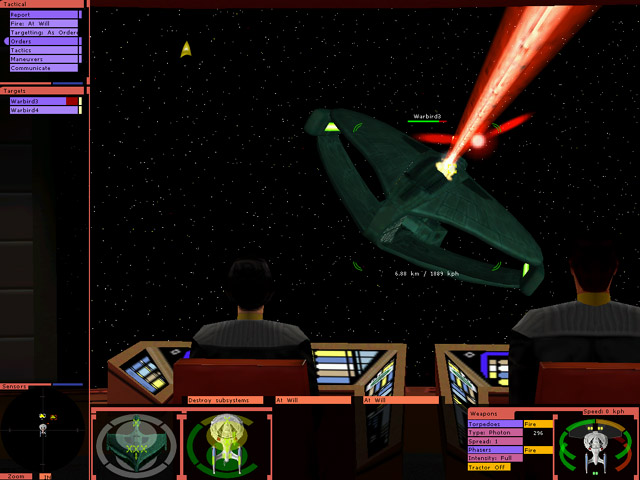Screen dimensions: 640x480
Task: Open the Orders submenu
Action: [42, 41]
